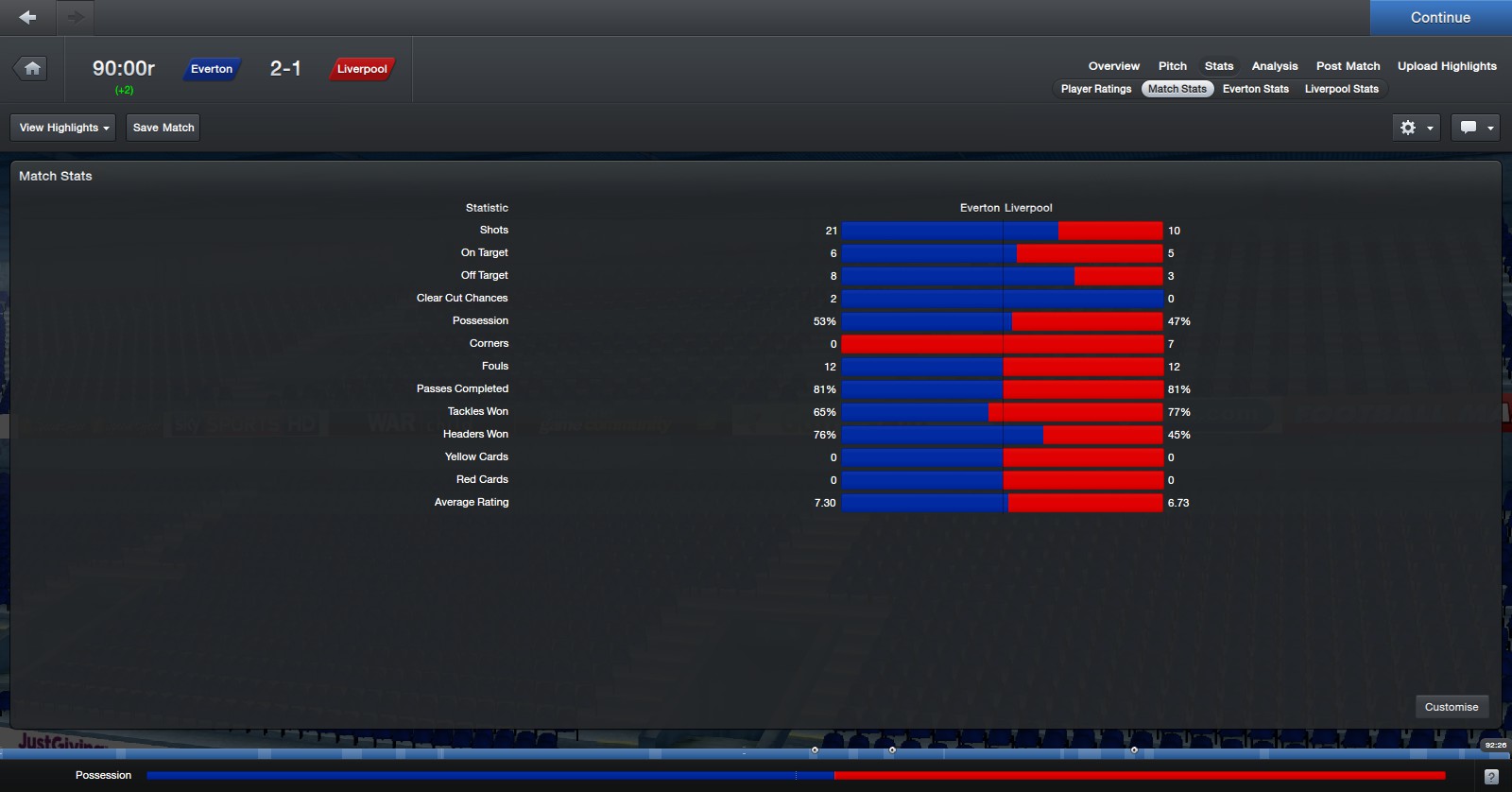Switch to the Overview tab
This screenshot has height=792, width=1512.
[x=1113, y=66]
